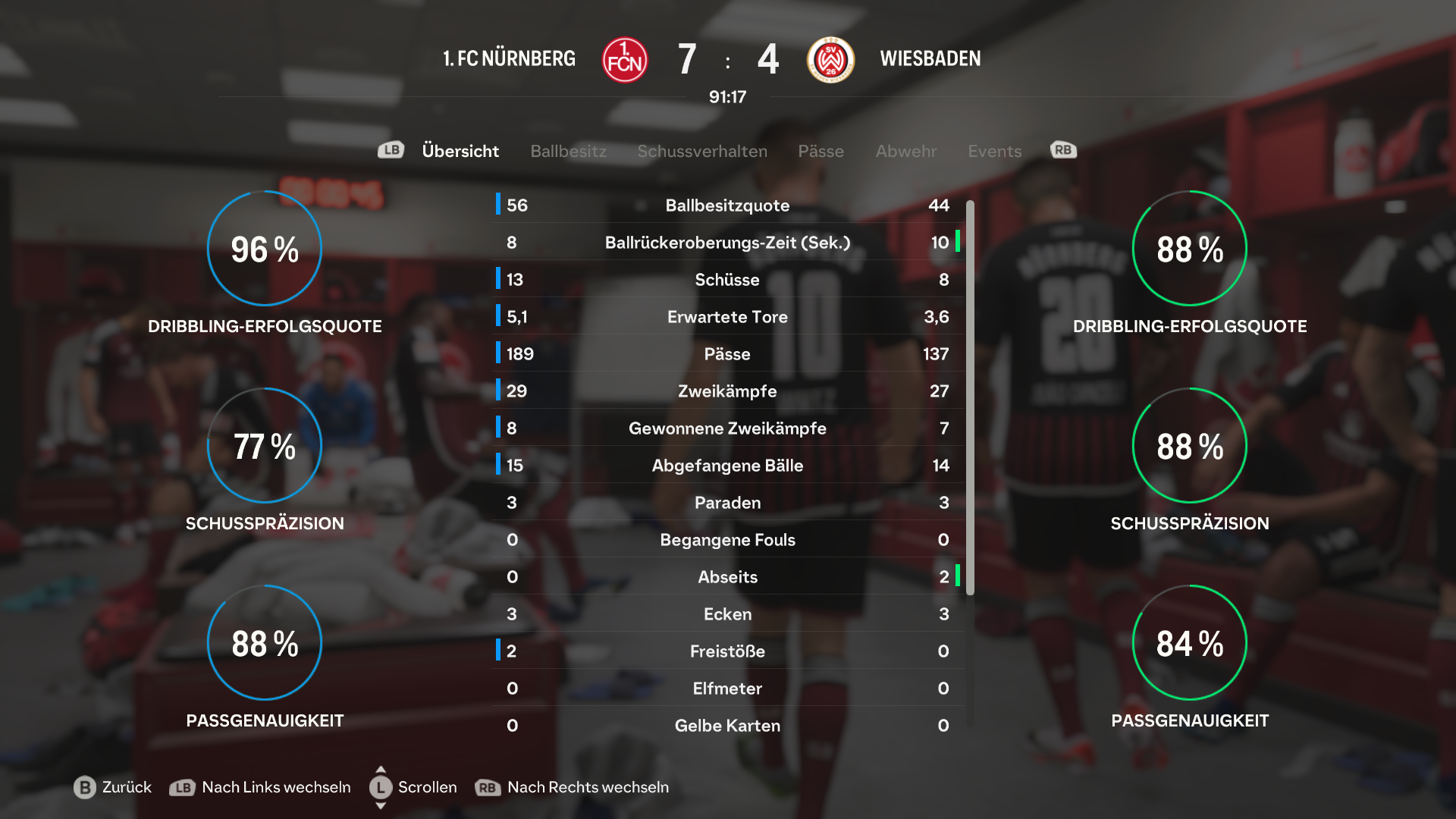
Task: Select the Gelbe Karten row
Action: [x=727, y=726]
